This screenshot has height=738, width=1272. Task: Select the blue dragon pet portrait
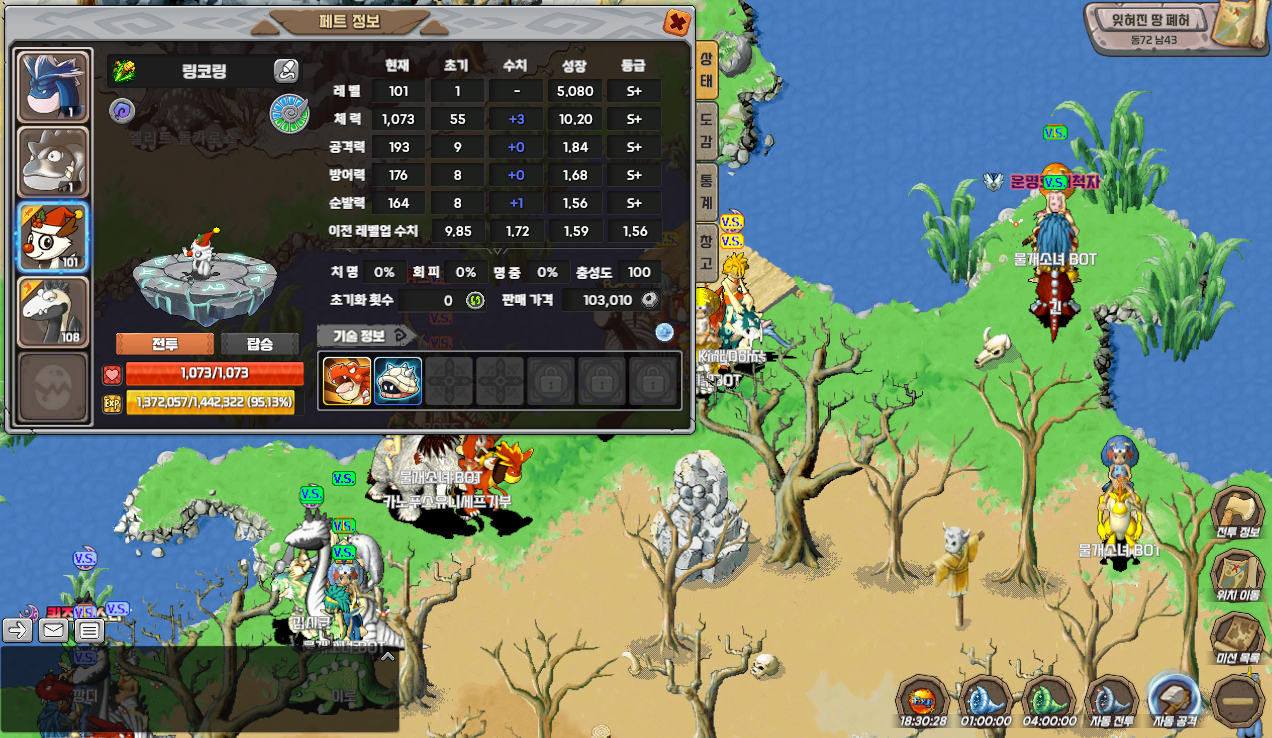pos(54,87)
